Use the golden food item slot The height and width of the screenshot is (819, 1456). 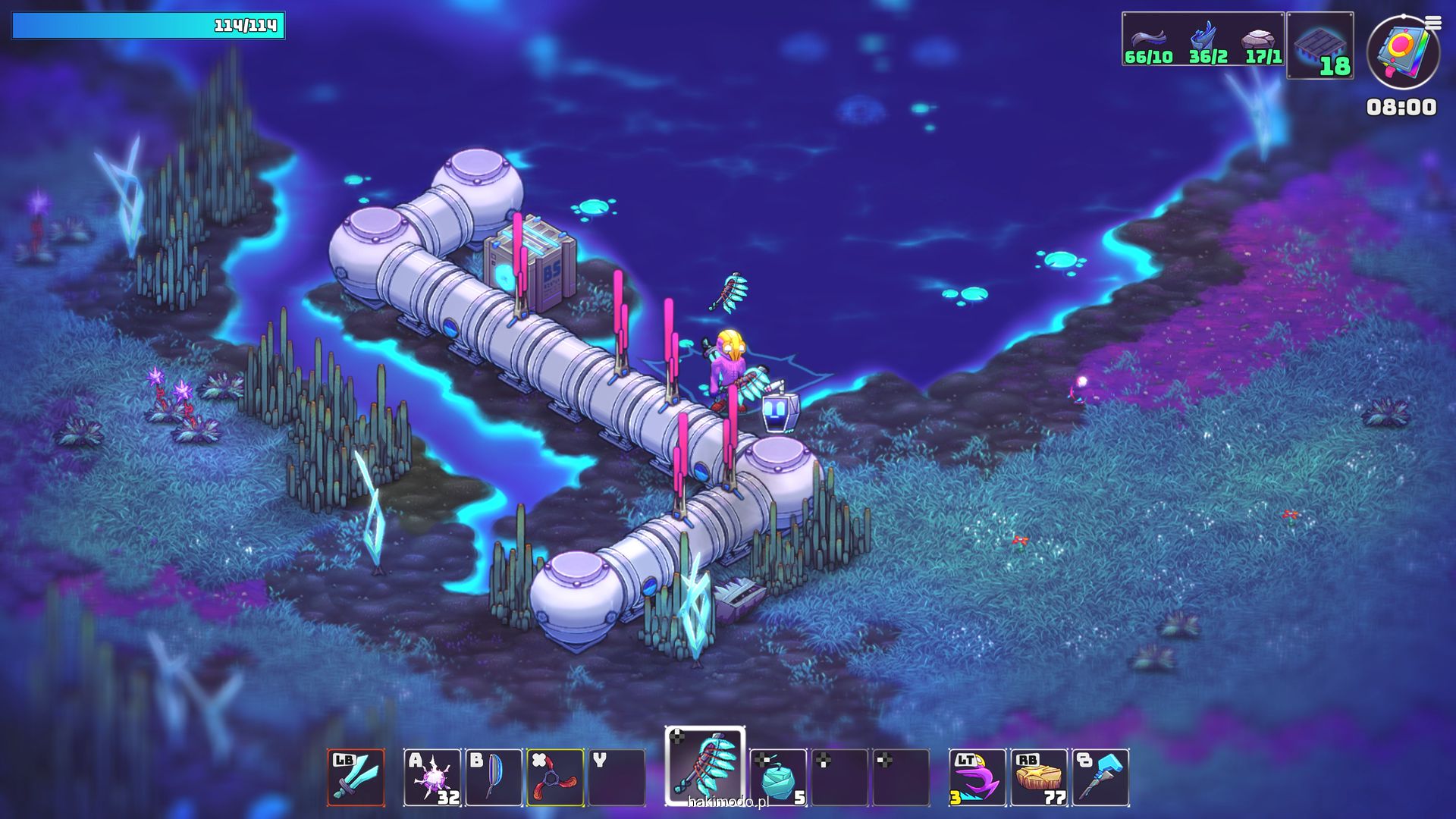(1039, 777)
